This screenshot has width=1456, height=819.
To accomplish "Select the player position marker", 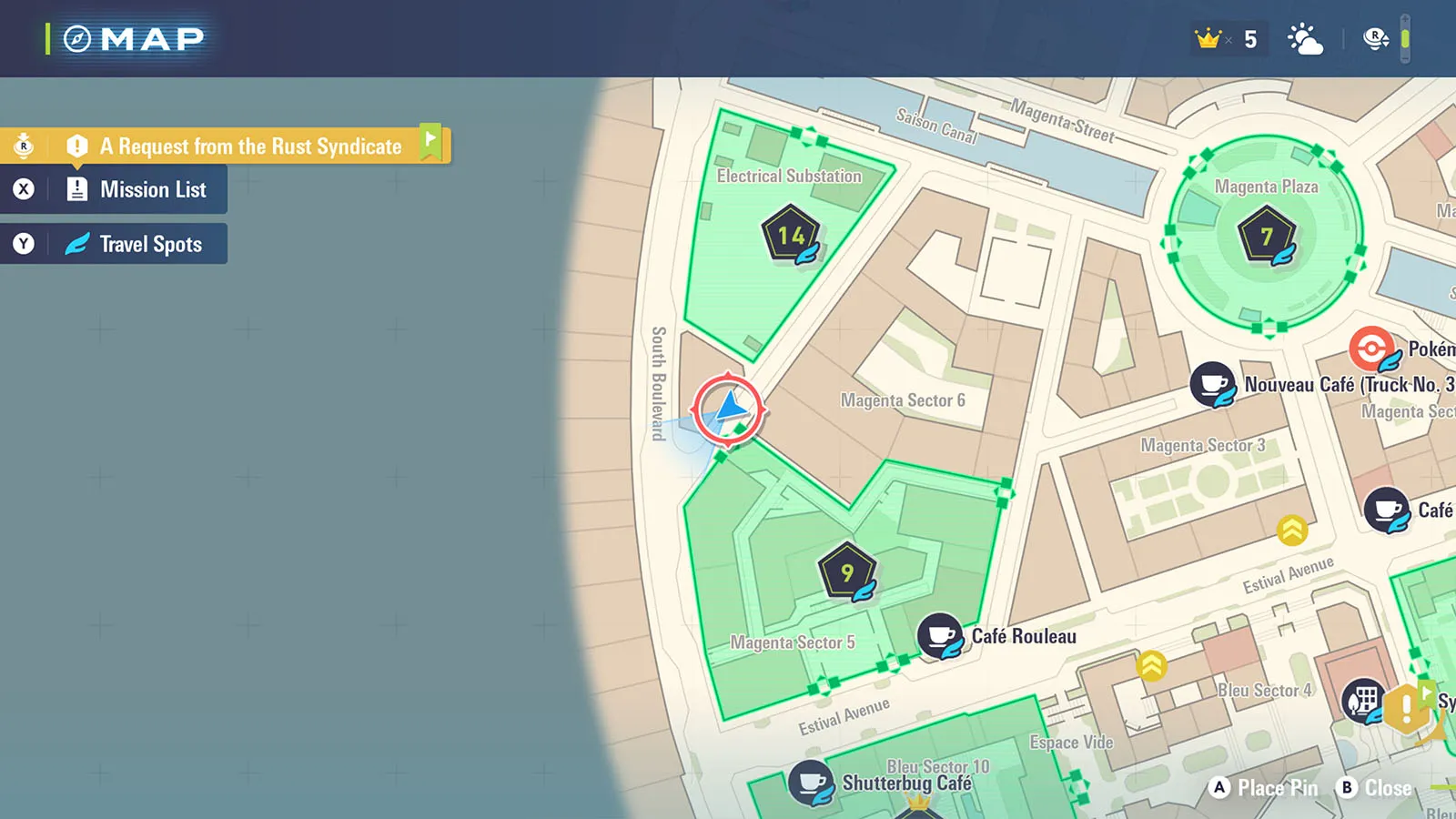I will 728,409.
